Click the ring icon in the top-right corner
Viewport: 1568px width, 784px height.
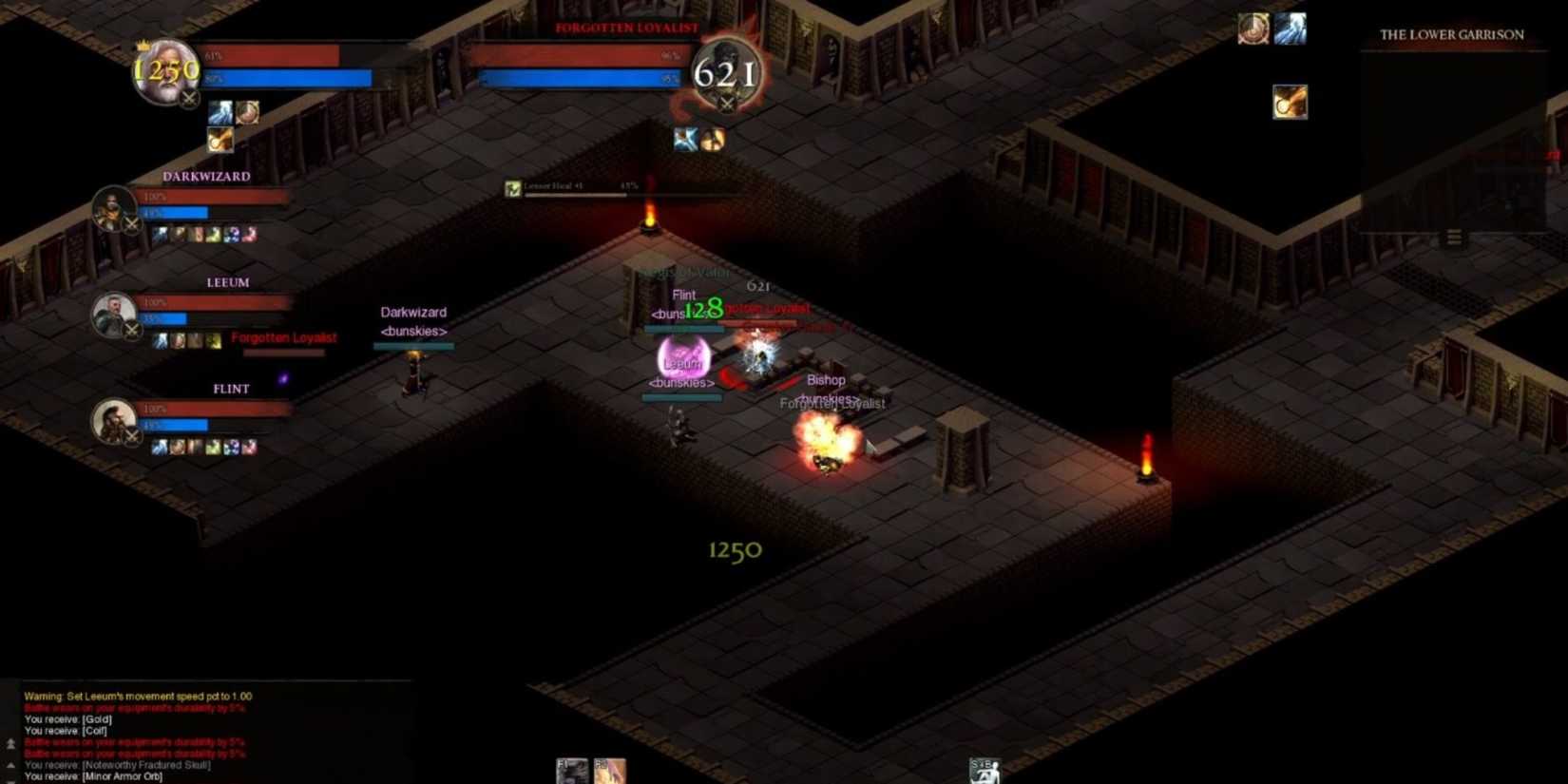click(1252, 29)
